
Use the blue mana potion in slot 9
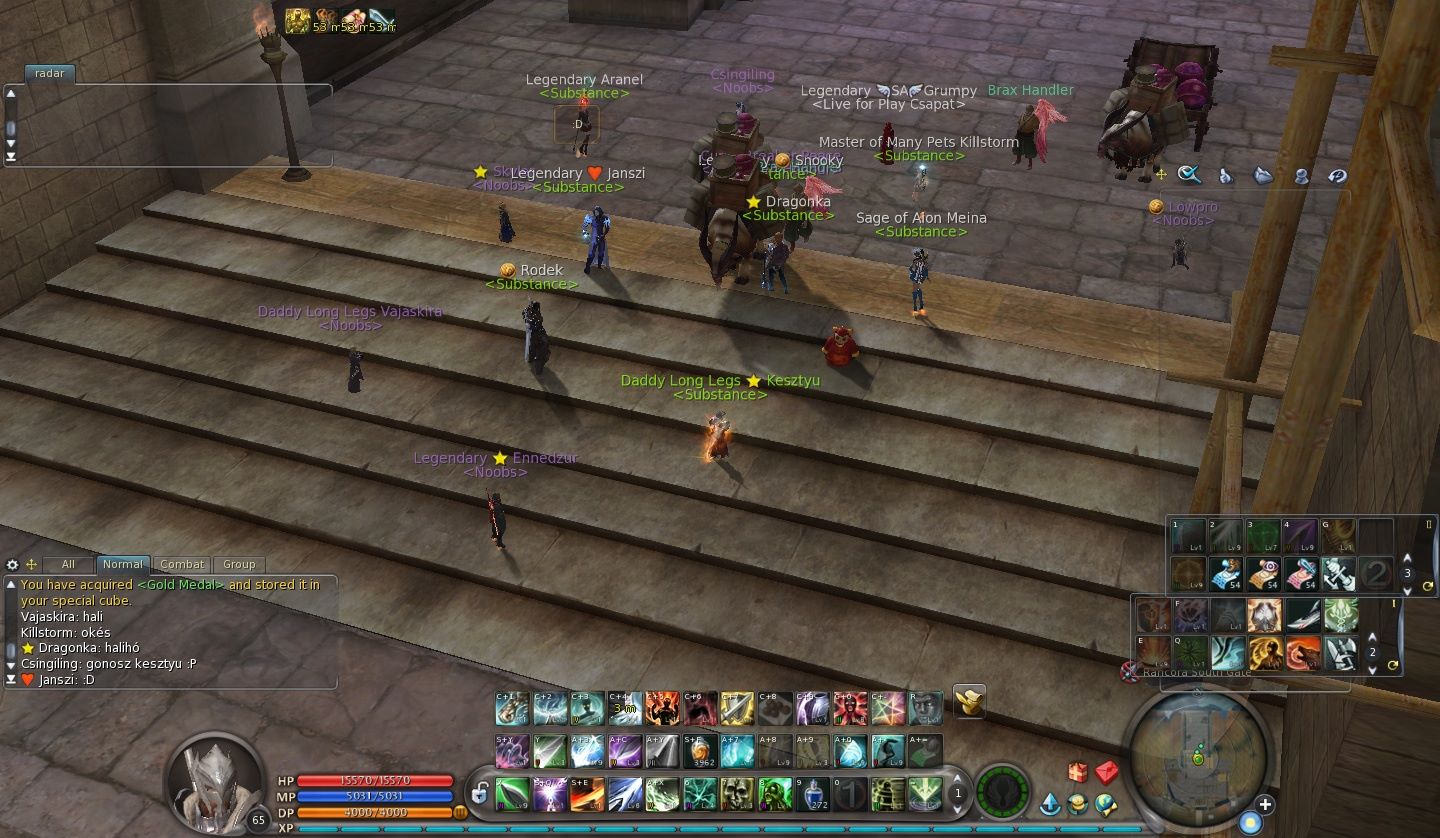coord(812,794)
